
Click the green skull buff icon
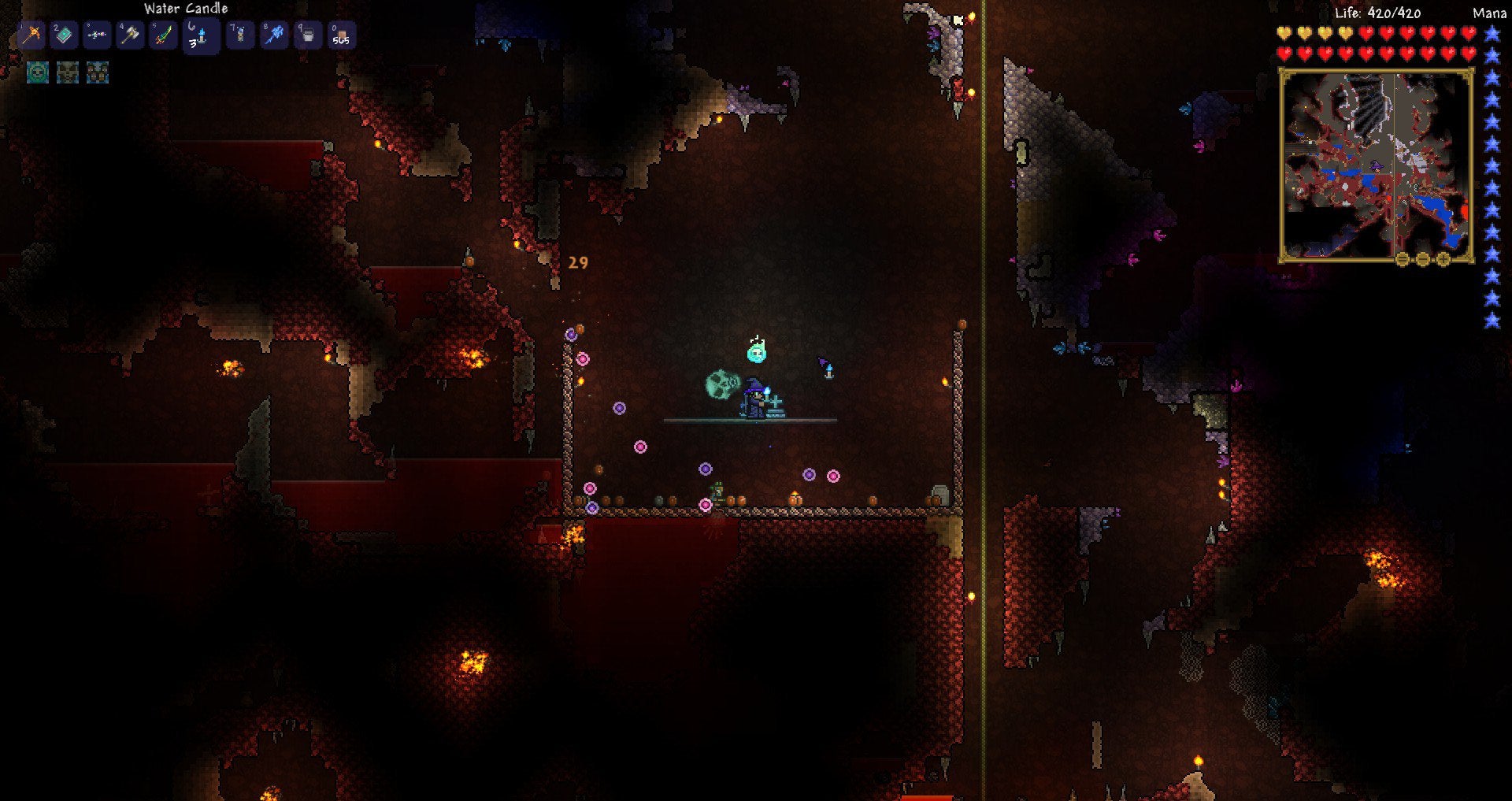38,72
